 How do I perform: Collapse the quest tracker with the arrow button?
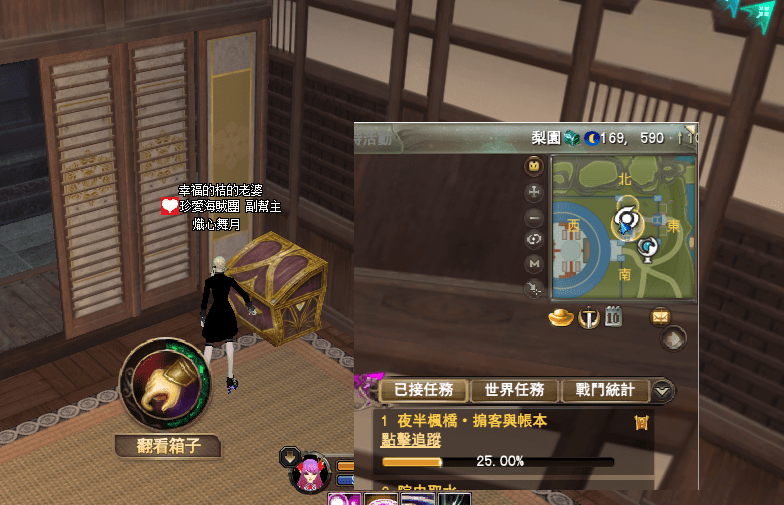(x=662, y=391)
